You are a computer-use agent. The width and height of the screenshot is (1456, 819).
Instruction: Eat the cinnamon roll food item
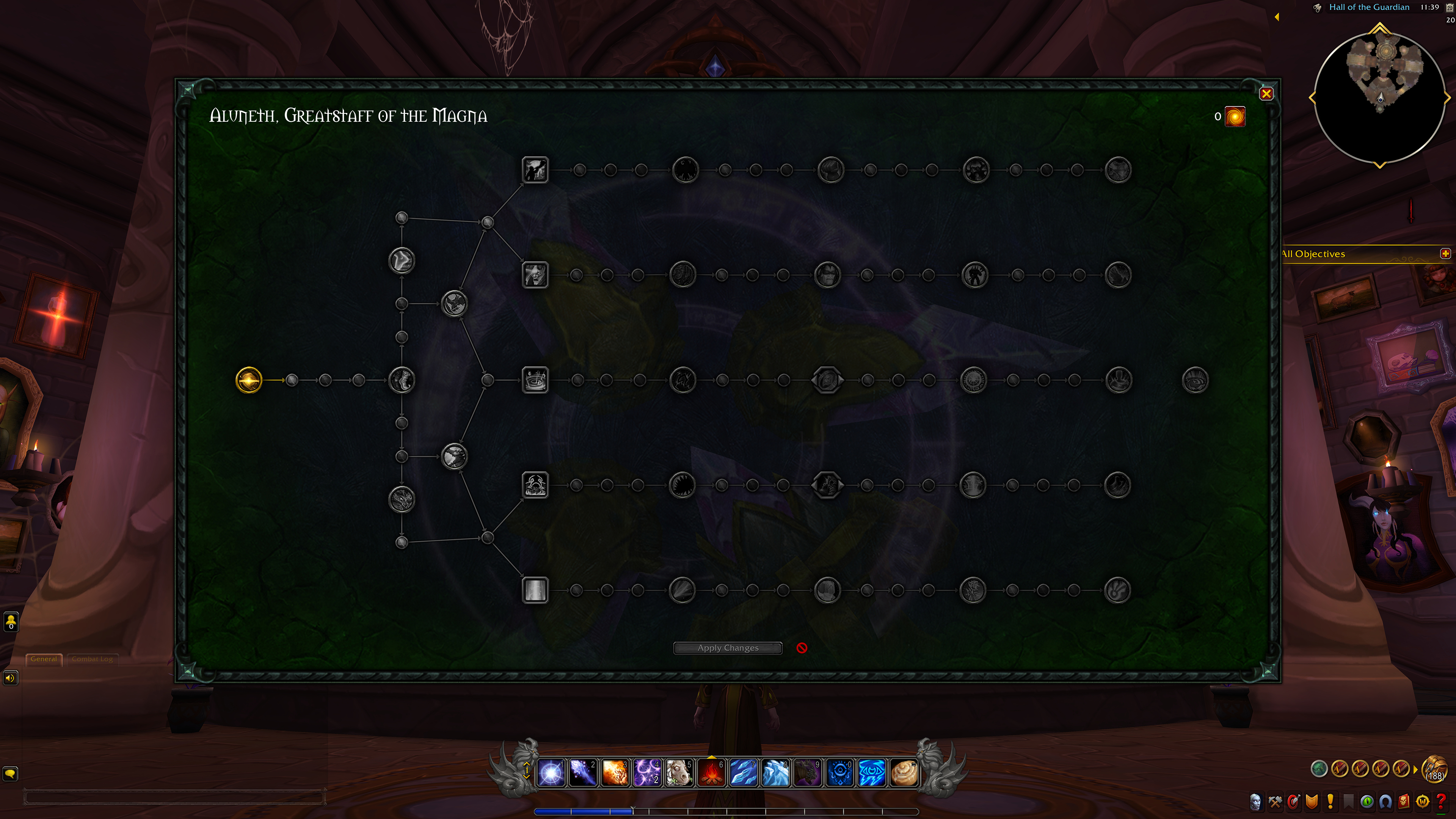904,773
